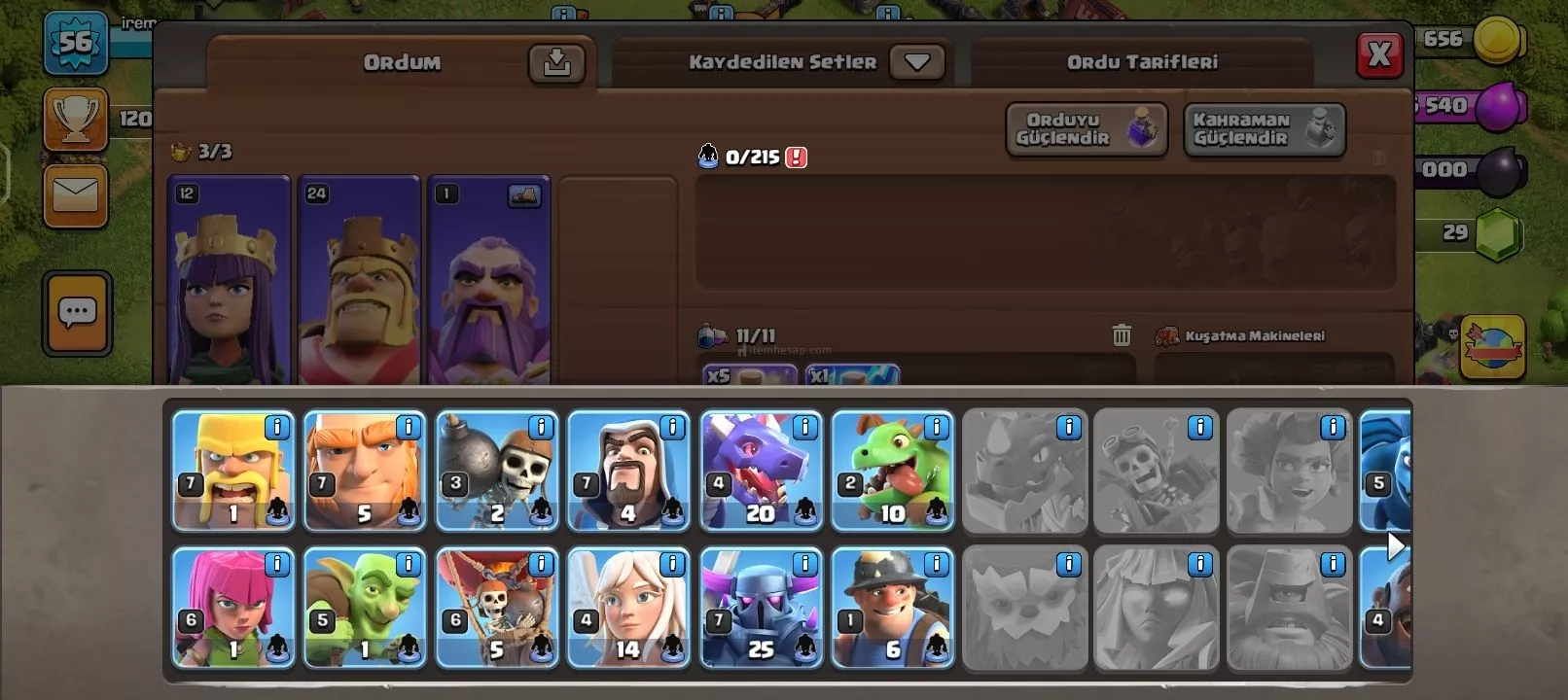Open the chat speech bubble button
The image size is (1568, 700).
pos(77,313)
